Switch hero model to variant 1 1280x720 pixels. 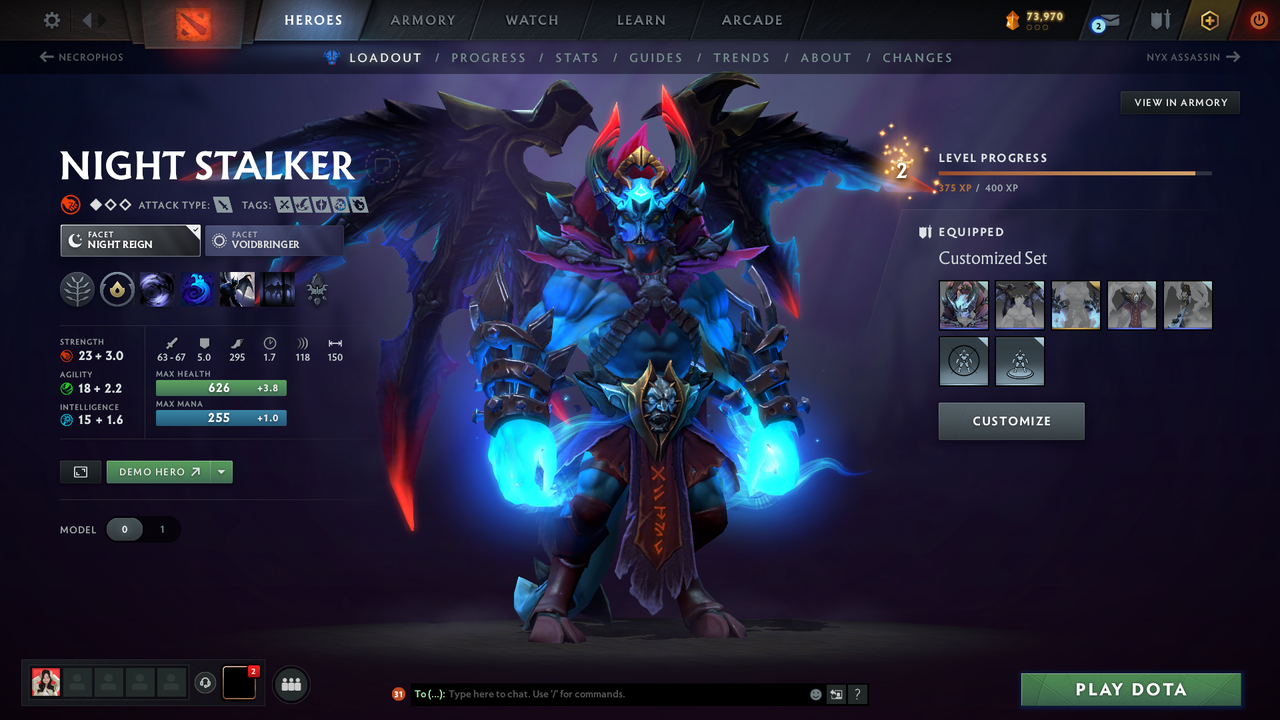click(x=162, y=529)
